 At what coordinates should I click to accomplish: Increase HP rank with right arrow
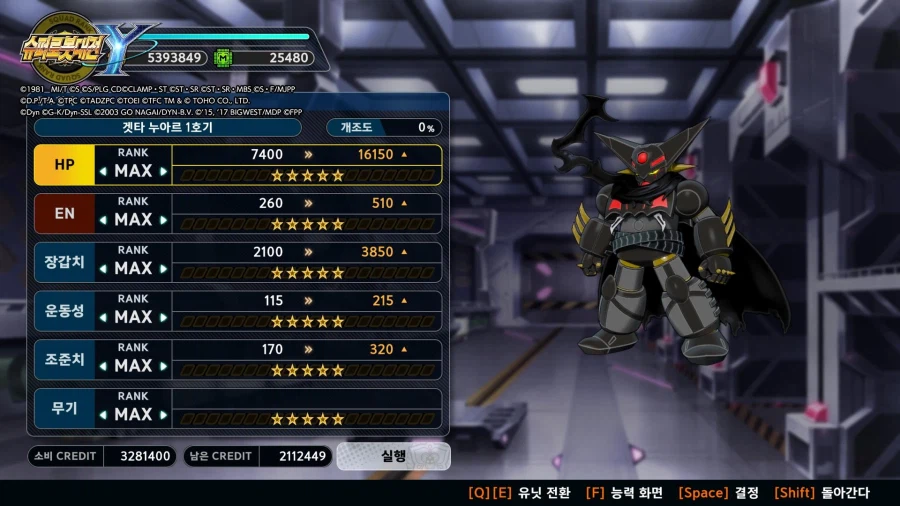[x=163, y=172]
